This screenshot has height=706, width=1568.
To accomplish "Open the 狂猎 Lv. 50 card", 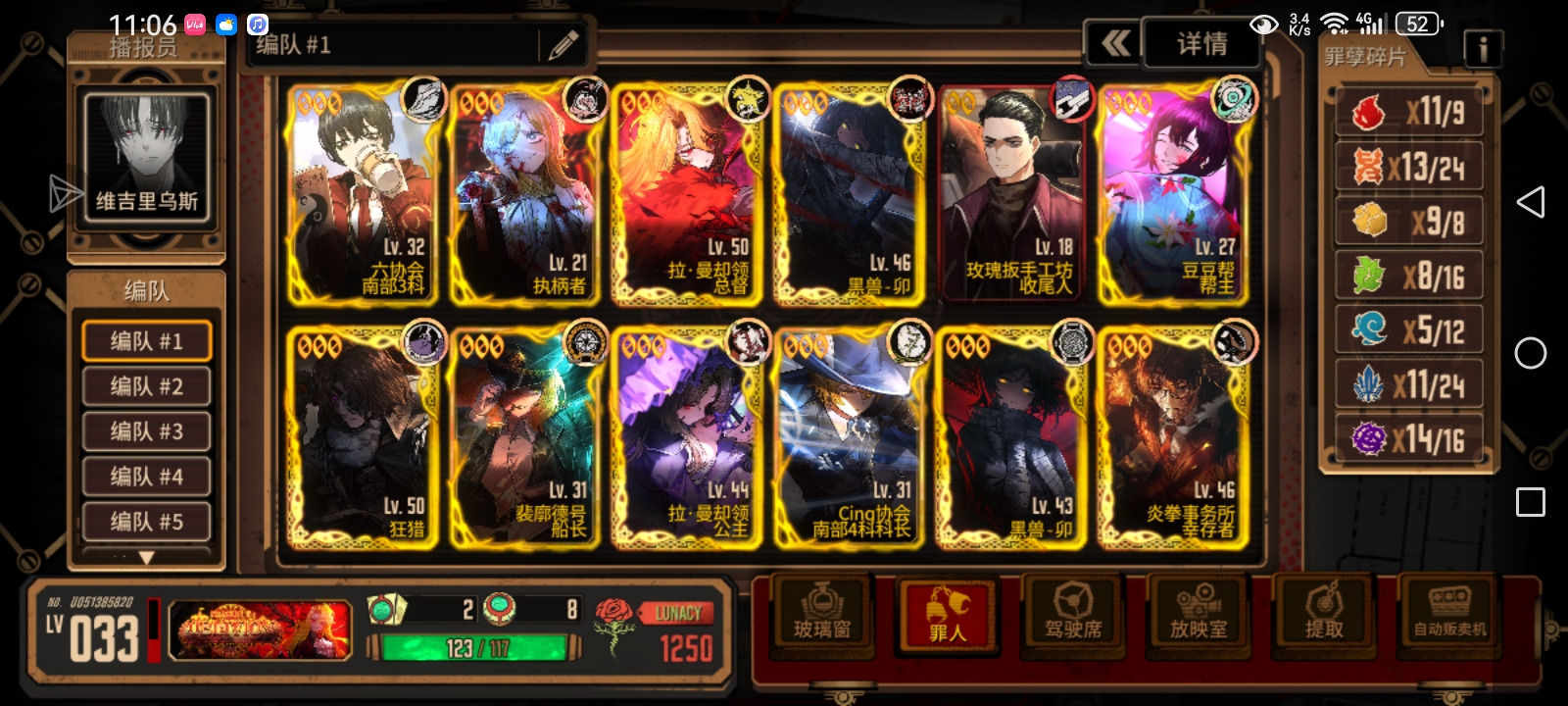I will point(363,437).
